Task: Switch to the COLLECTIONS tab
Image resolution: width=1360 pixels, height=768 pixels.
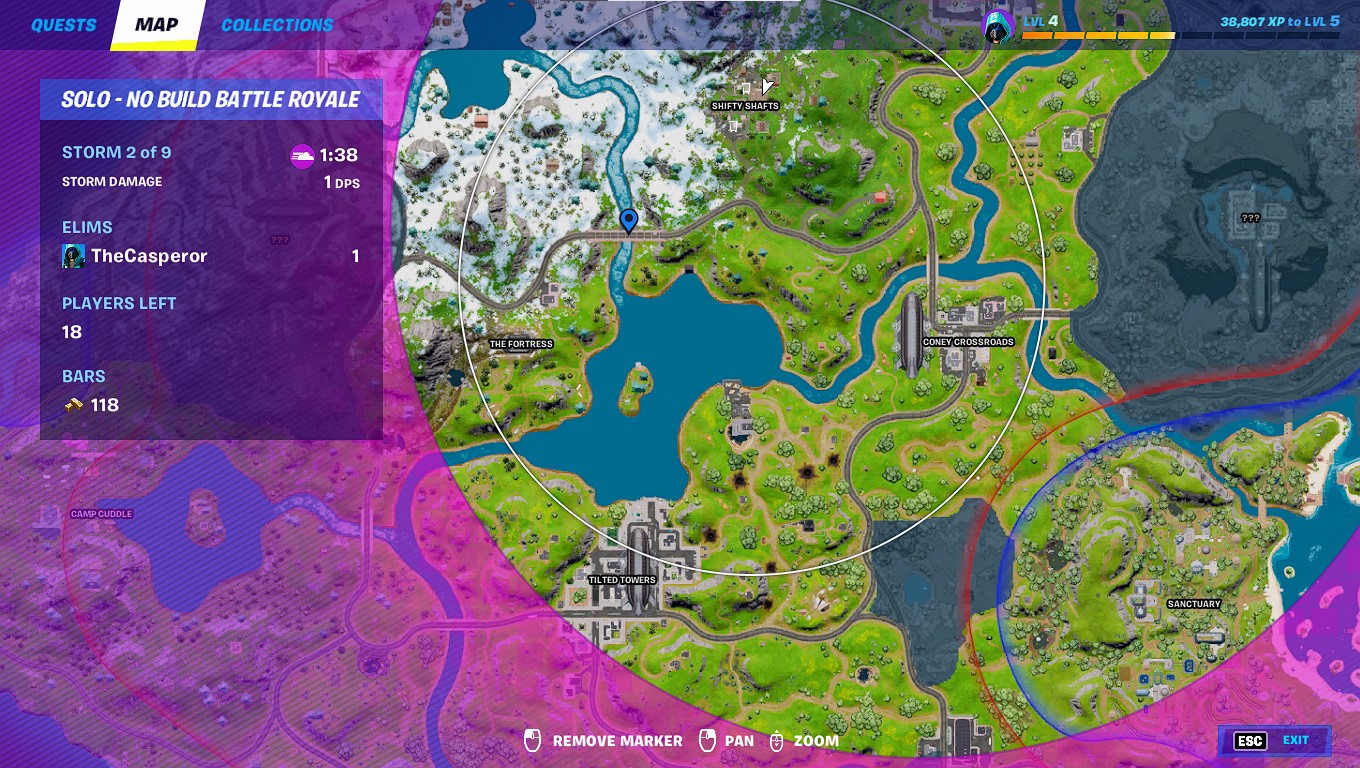Action: pyautogui.click(x=276, y=24)
